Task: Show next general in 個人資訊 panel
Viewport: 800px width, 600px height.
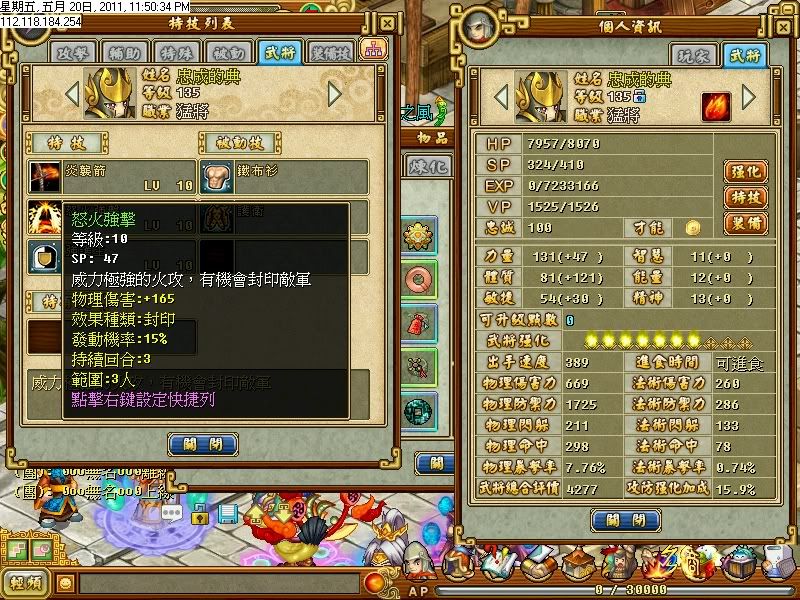Action: 748,98
